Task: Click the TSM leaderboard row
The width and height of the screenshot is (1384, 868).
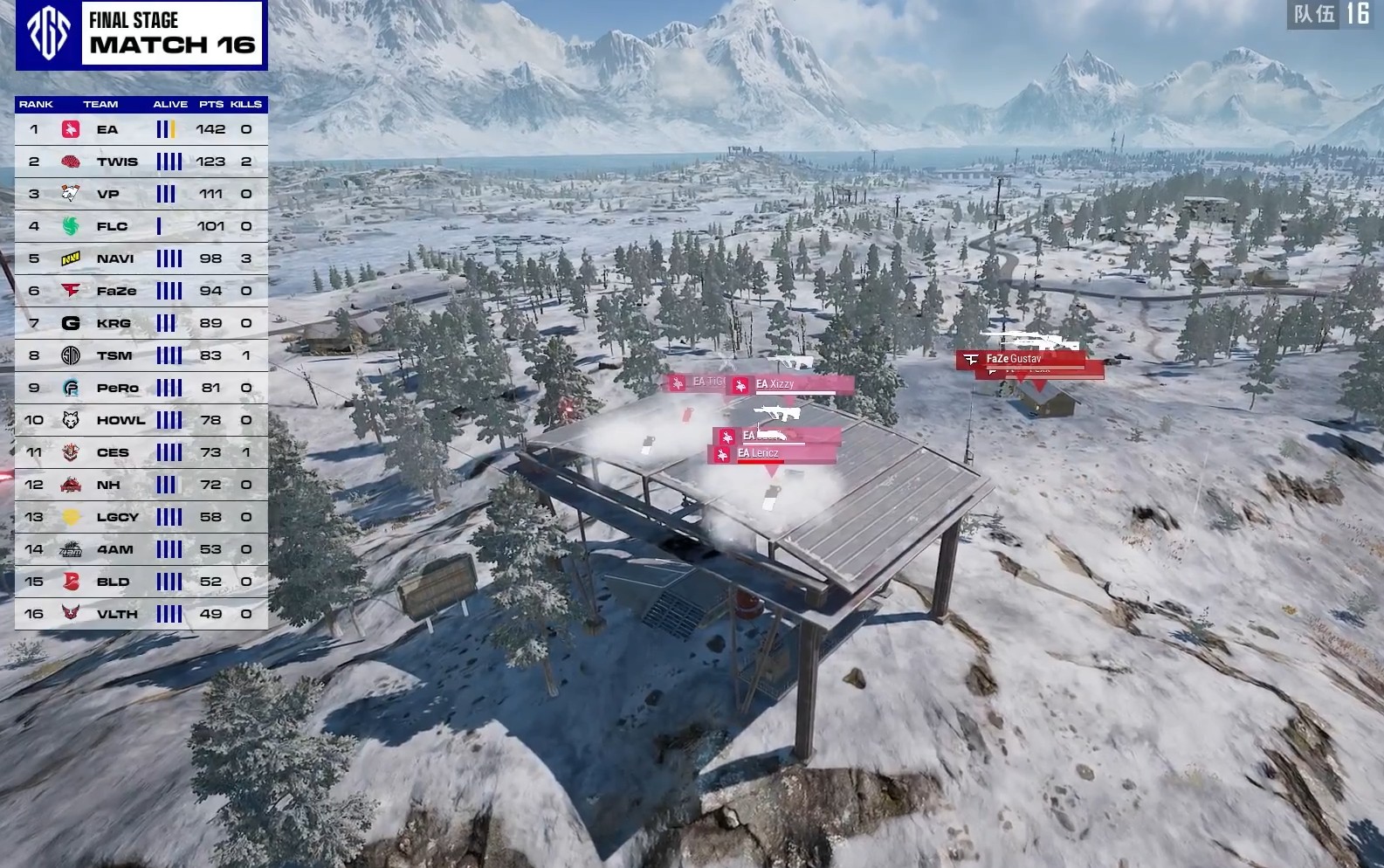Action: (141, 355)
